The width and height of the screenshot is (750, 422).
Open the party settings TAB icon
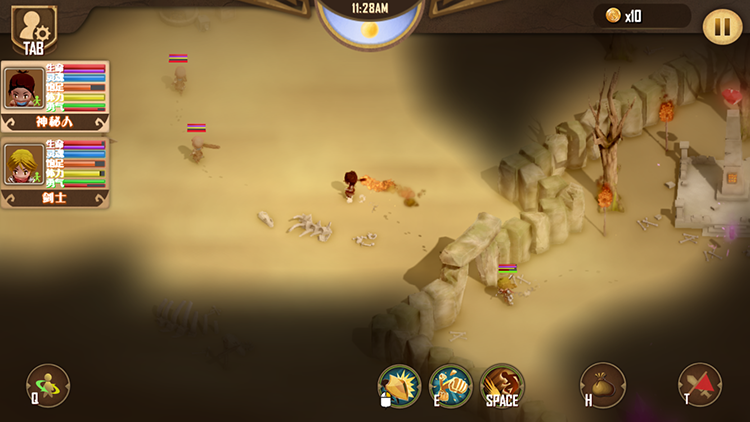coord(33,28)
